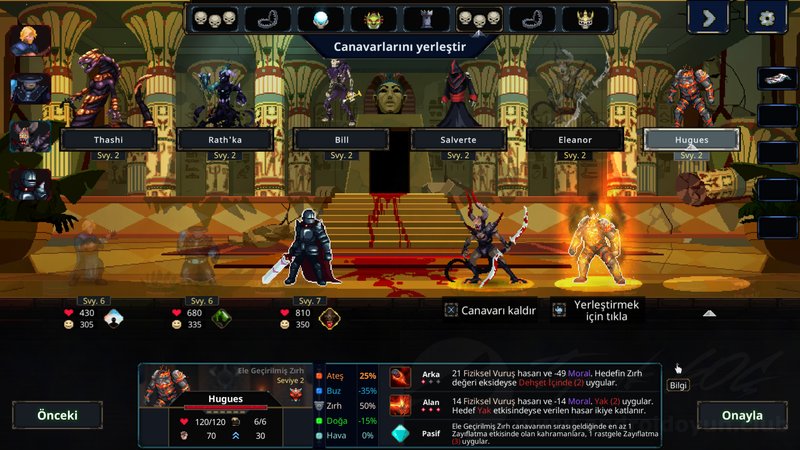Viewport: 800px width, 450px height.
Task: Go back with the Önceki button
Action: [x=57, y=415]
